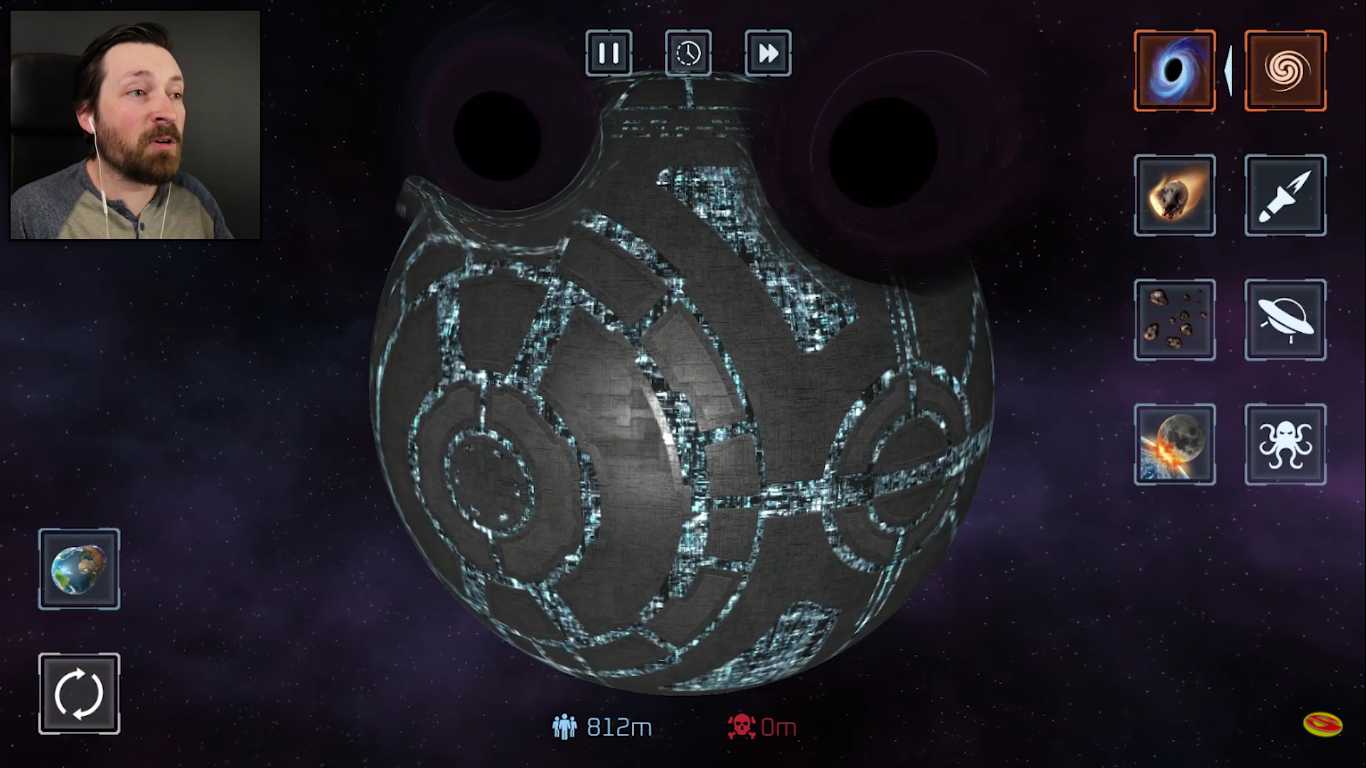
Task: Click the red-and-yellow oval icon
Action: (x=1322, y=724)
